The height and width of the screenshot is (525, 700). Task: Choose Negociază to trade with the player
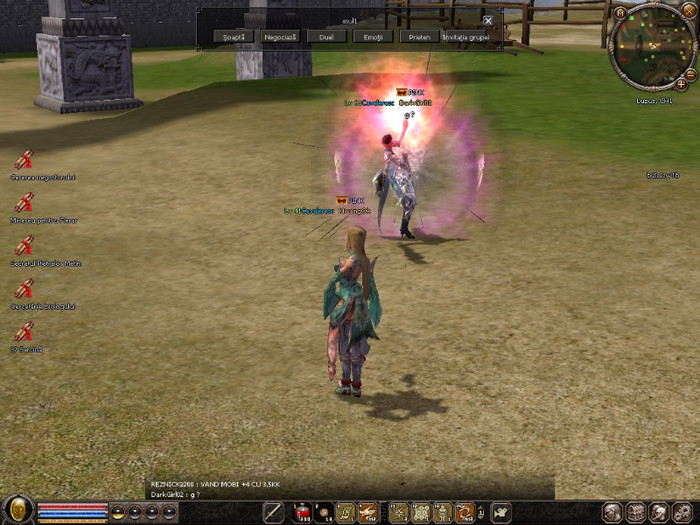coord(279,36)
